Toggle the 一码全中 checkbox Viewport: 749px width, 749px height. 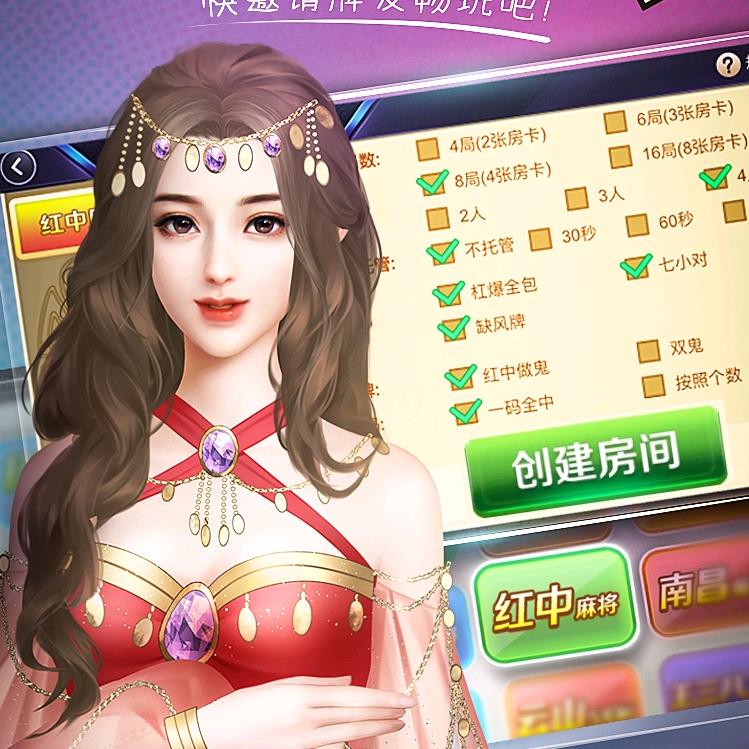point(465,410)
